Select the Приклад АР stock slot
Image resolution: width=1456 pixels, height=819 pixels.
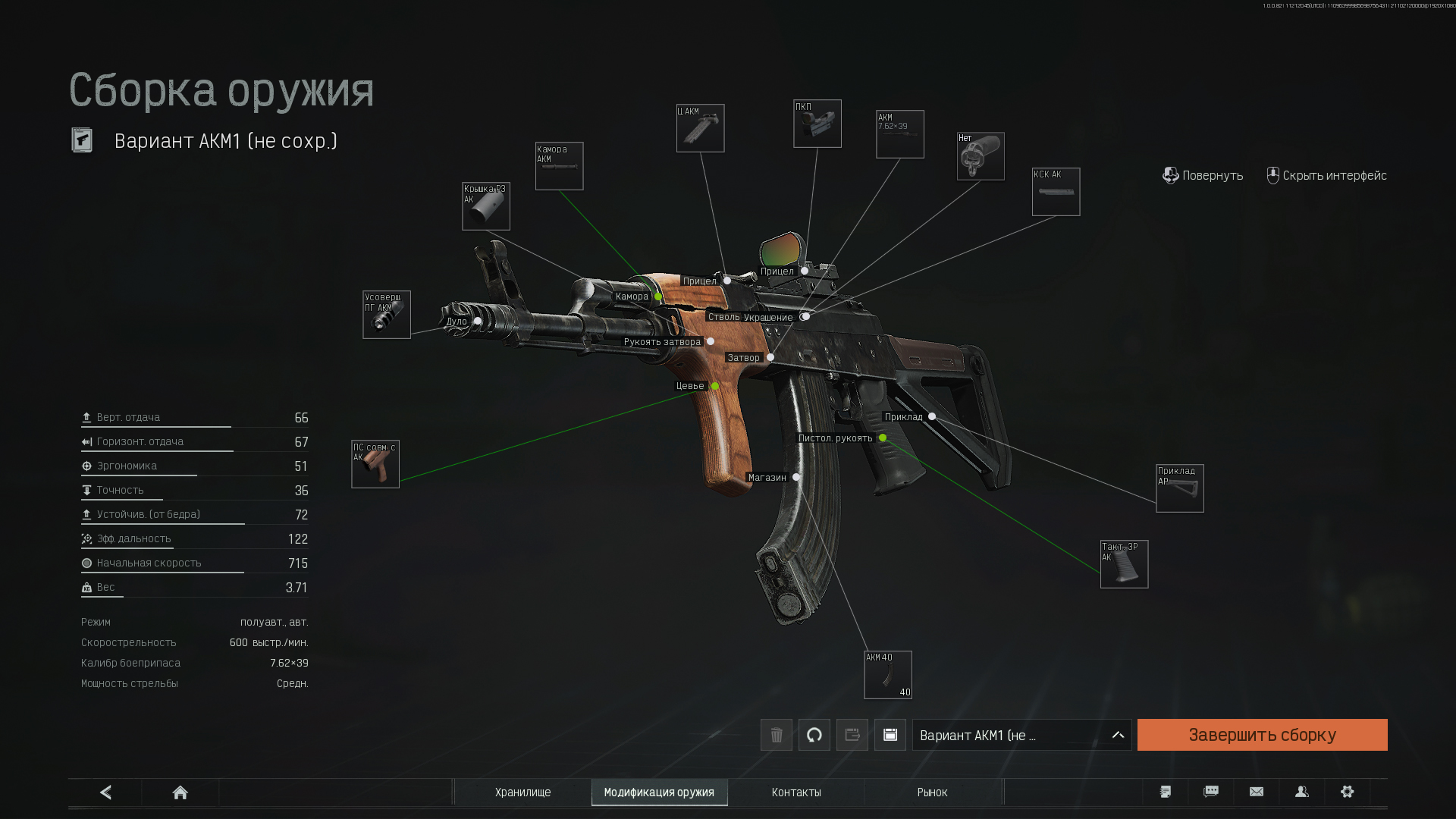pyautogui.click(x=1179, y=488)
